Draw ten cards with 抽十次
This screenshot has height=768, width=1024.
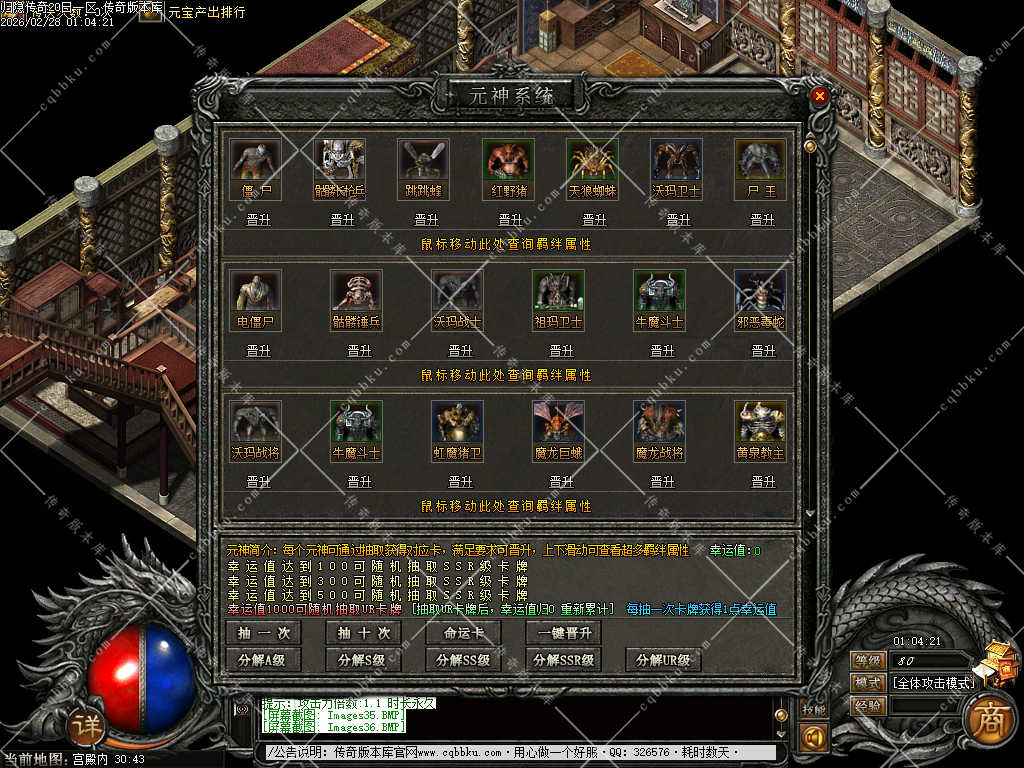364,633
